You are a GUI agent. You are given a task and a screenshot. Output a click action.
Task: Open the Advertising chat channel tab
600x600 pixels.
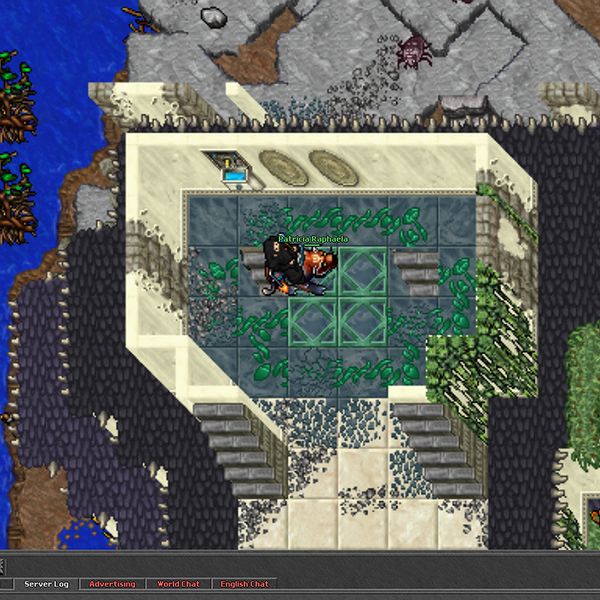111,584
